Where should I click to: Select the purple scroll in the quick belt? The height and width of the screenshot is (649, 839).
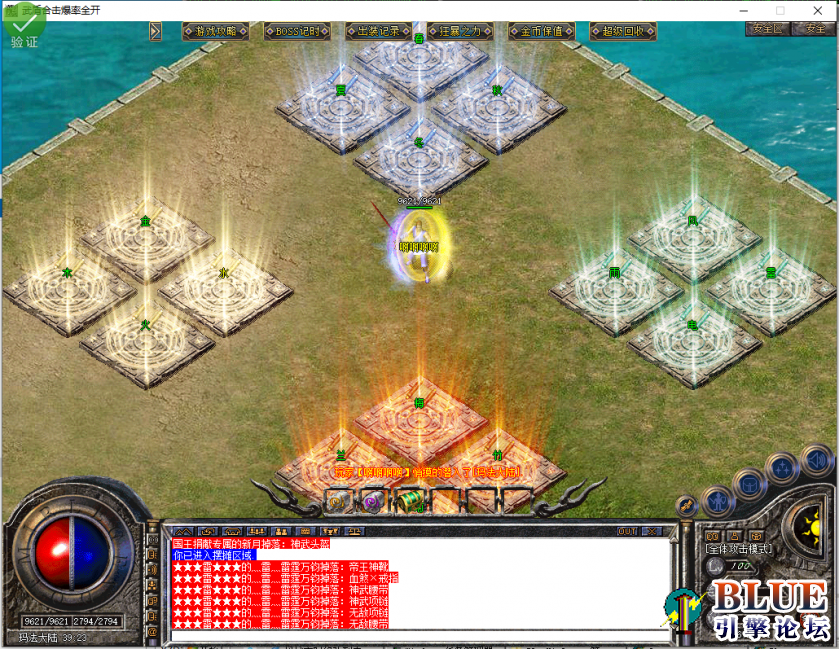373,501
